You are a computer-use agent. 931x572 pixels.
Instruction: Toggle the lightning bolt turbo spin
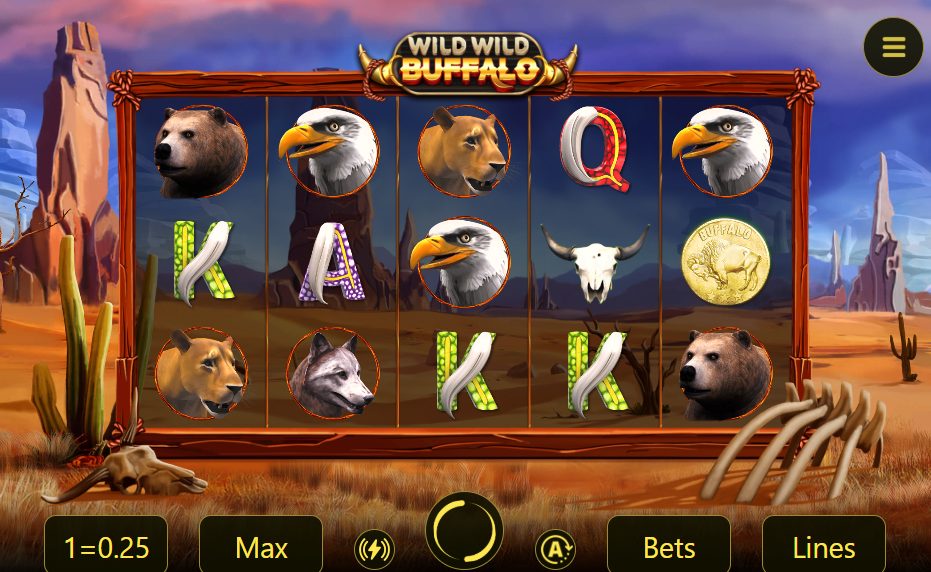click(x=374, y=548)
